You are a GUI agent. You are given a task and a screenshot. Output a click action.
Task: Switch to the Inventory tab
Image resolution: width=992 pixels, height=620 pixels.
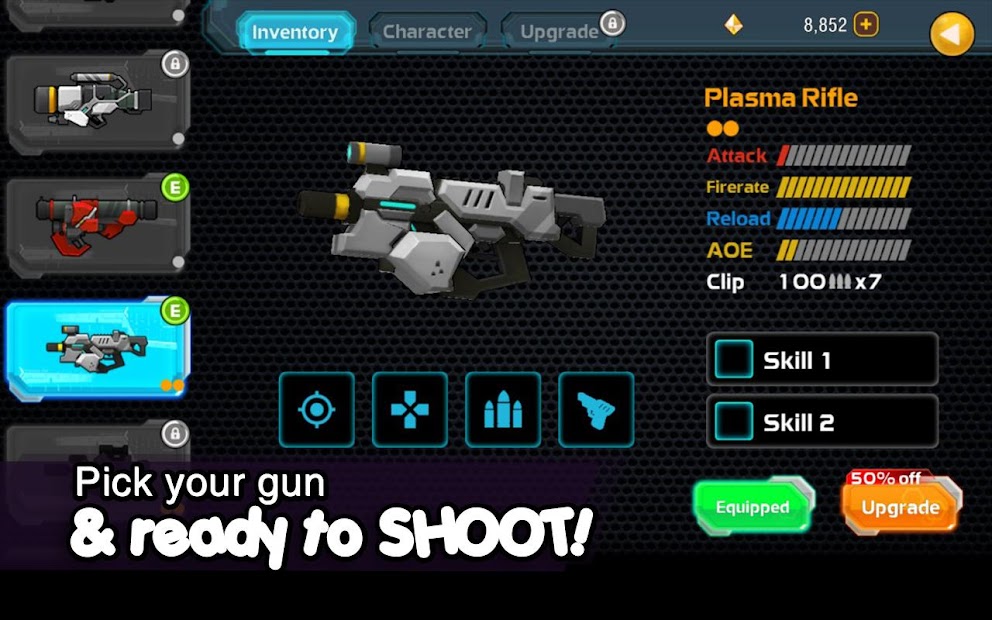(x=295, y=32)
